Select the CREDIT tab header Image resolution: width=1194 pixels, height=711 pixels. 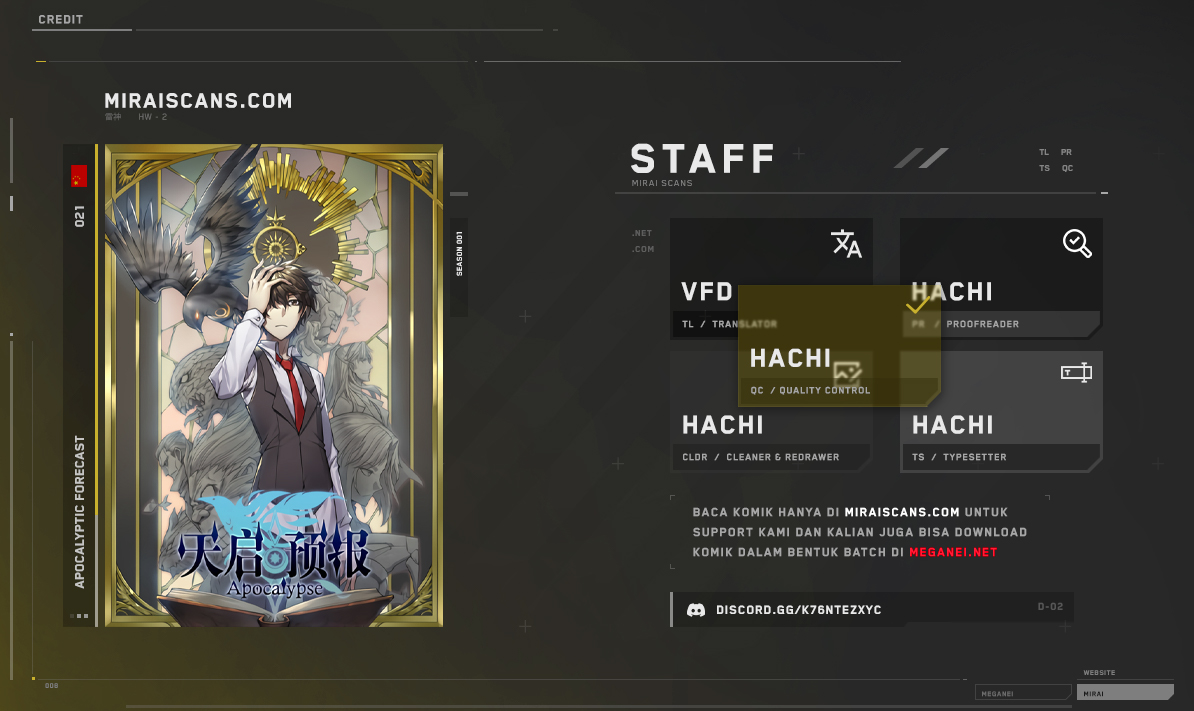pos(61,20)
